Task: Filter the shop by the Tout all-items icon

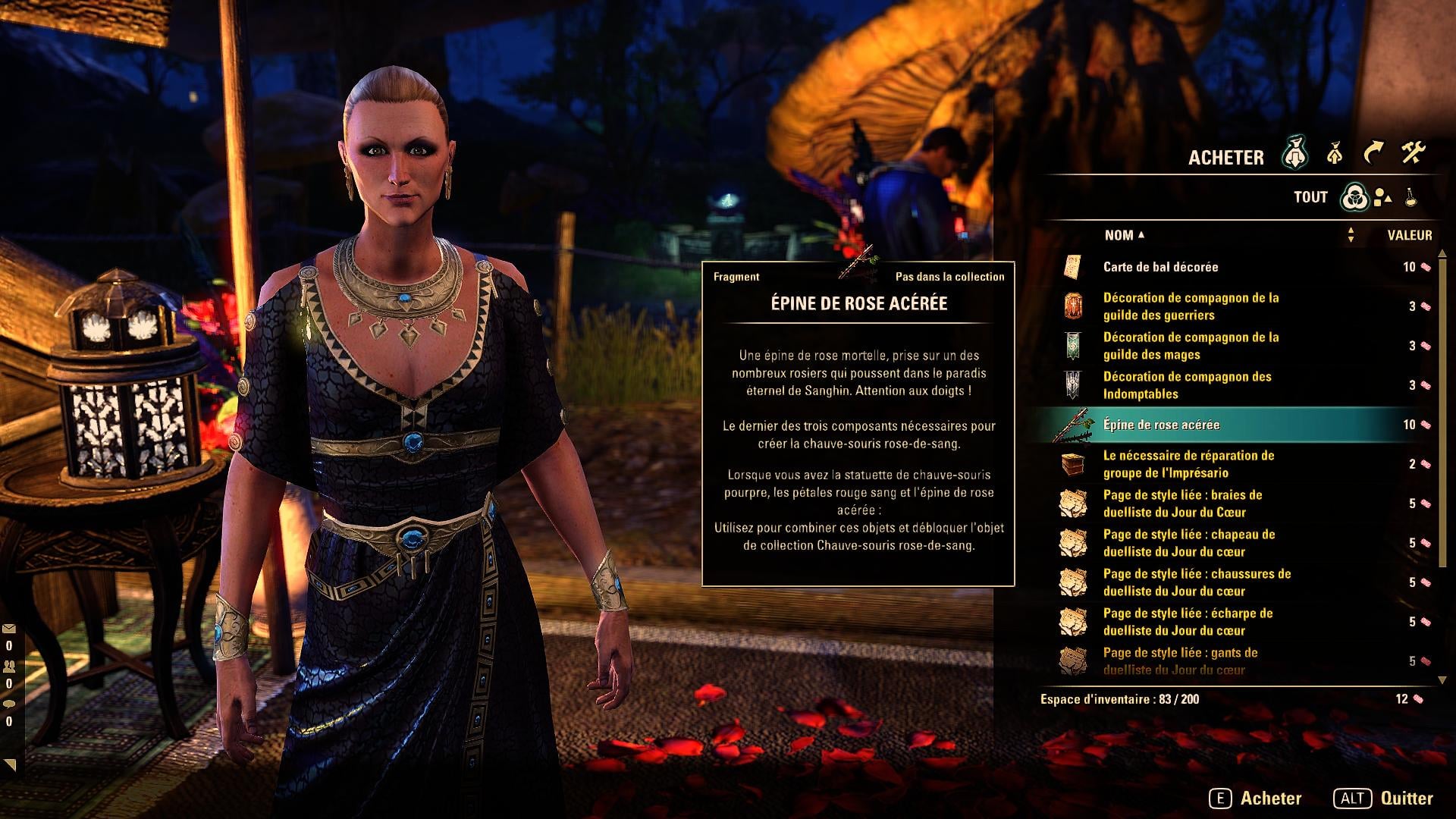Action: click(x=1354, y=197)
